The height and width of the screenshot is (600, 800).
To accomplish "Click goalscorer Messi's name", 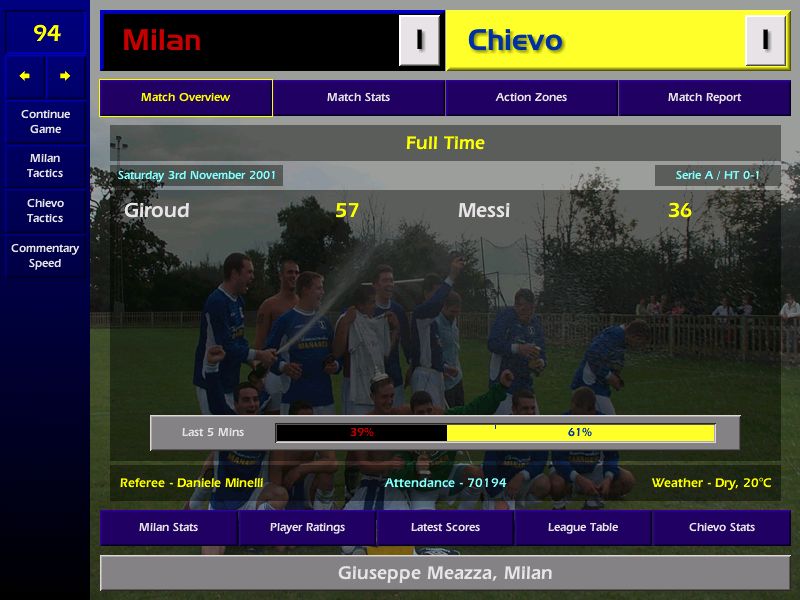I will tap(484, 210).
